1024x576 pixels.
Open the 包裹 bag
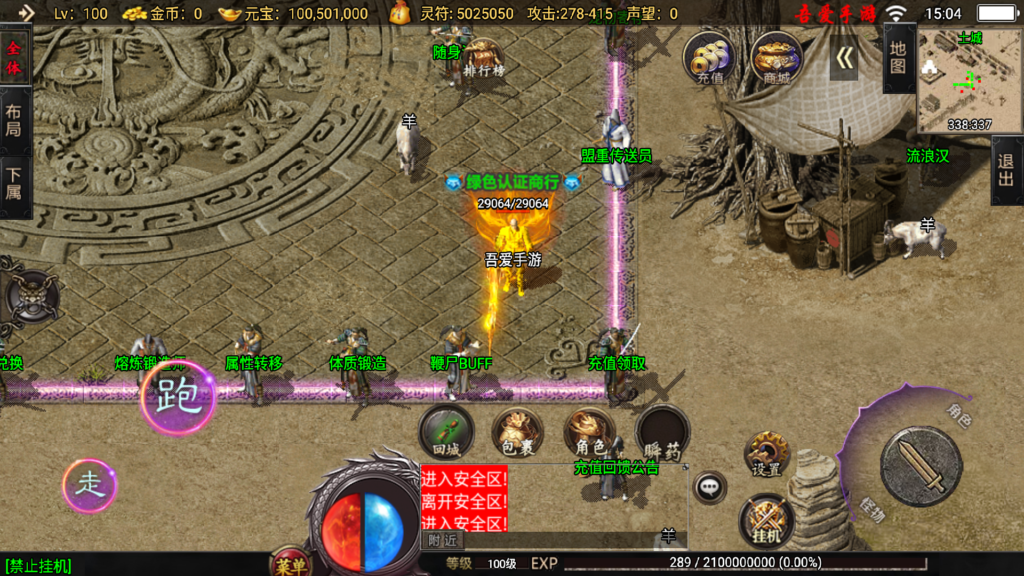517,433
